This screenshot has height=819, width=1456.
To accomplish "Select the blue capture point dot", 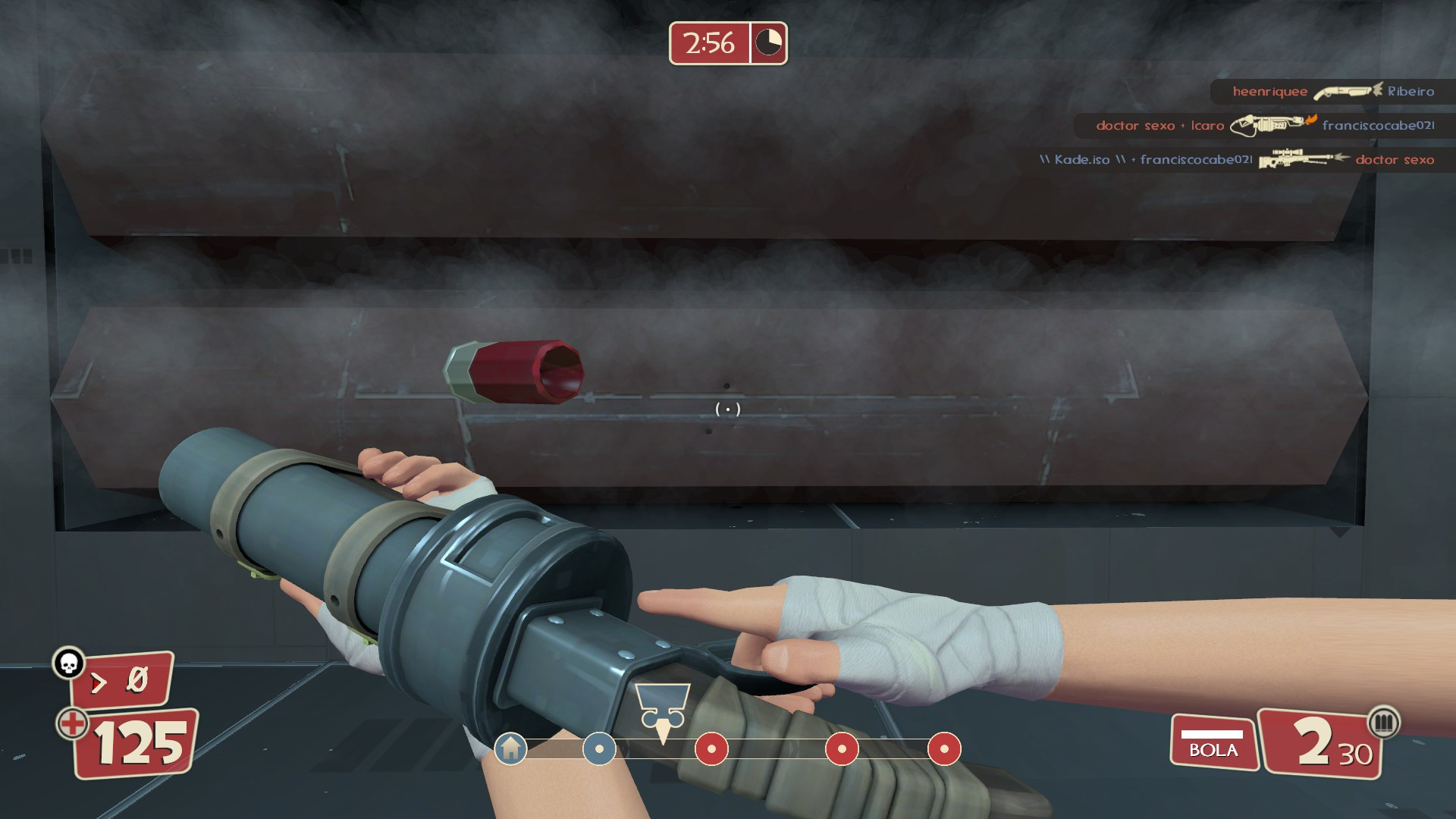I will (599, 750).
